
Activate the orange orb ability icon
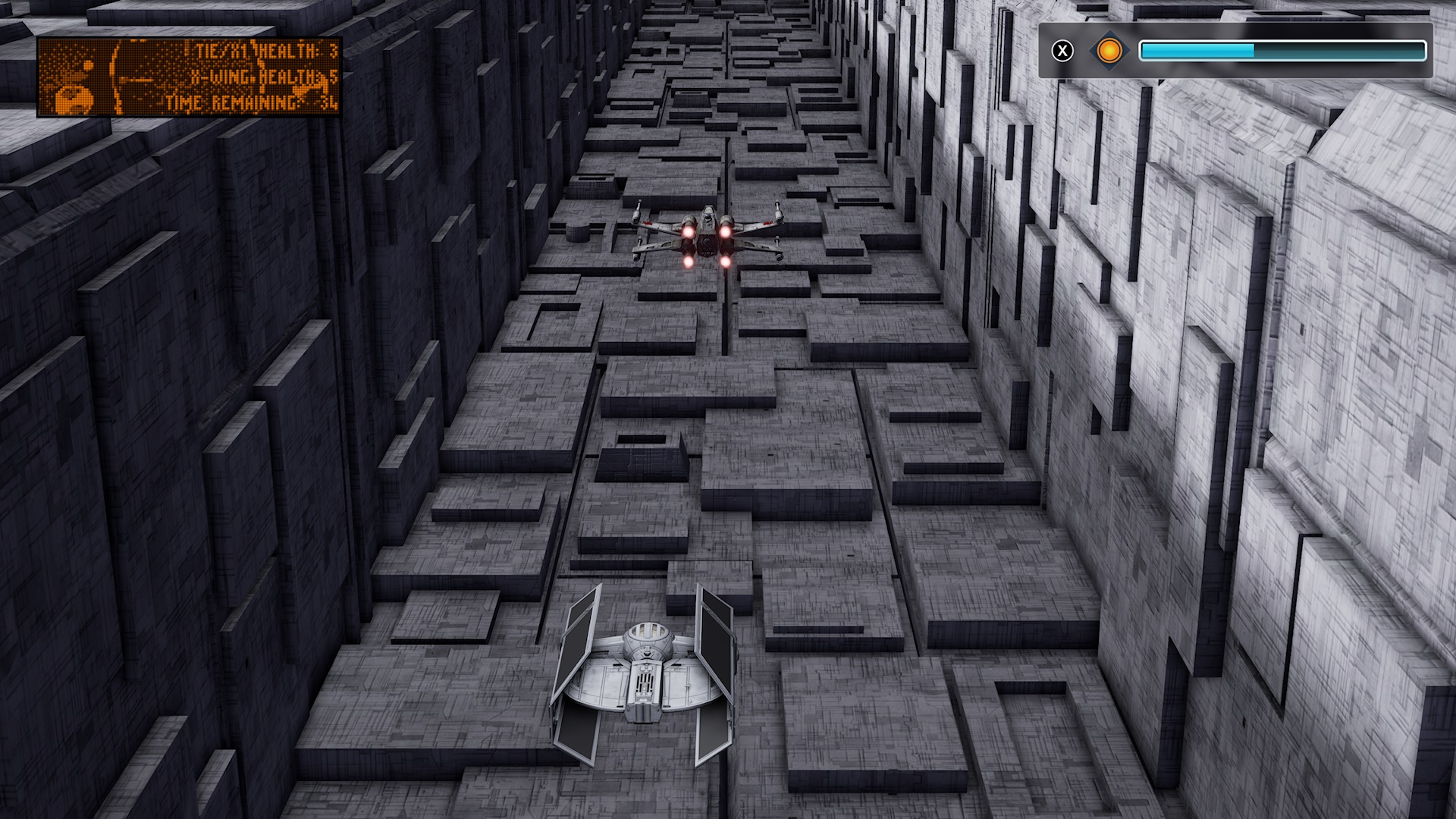[x=1109, y=51]
